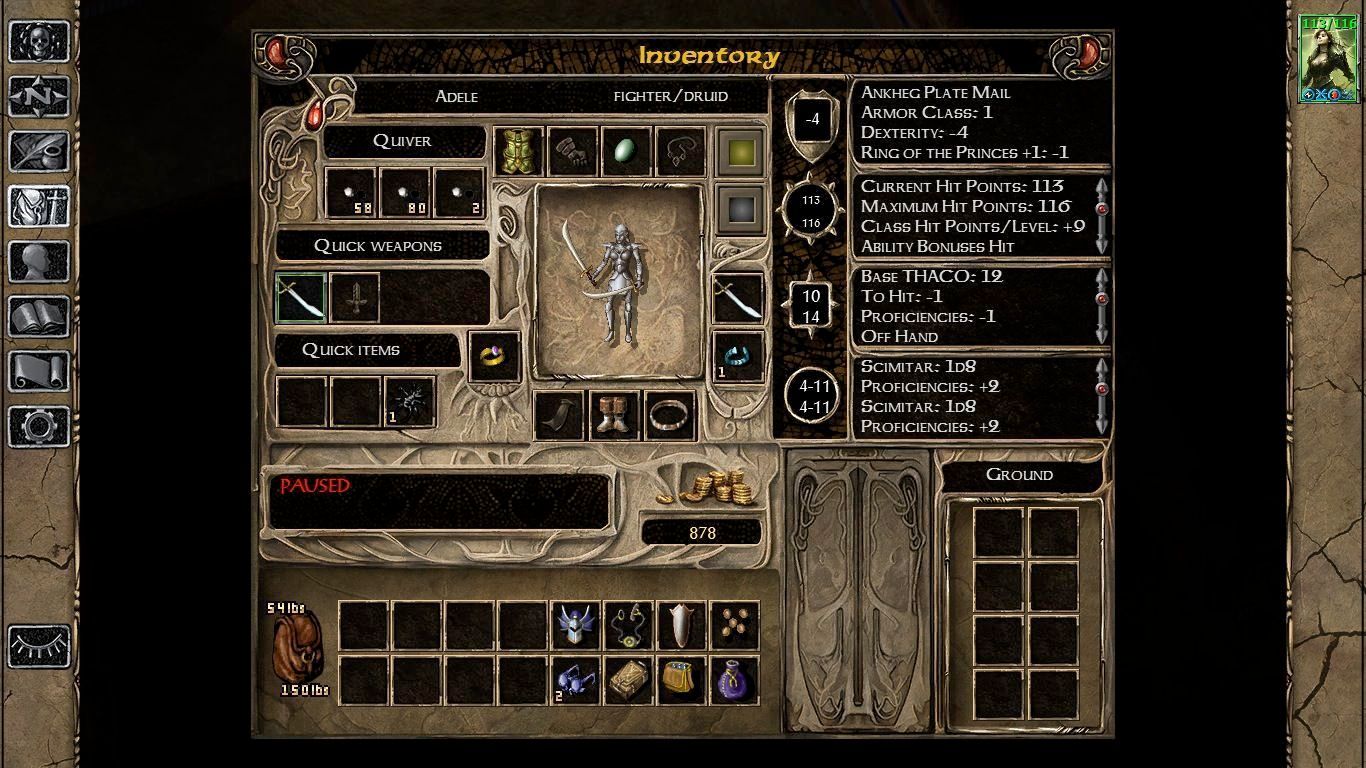Open the mage spellbook button

(x=39, y=317)
